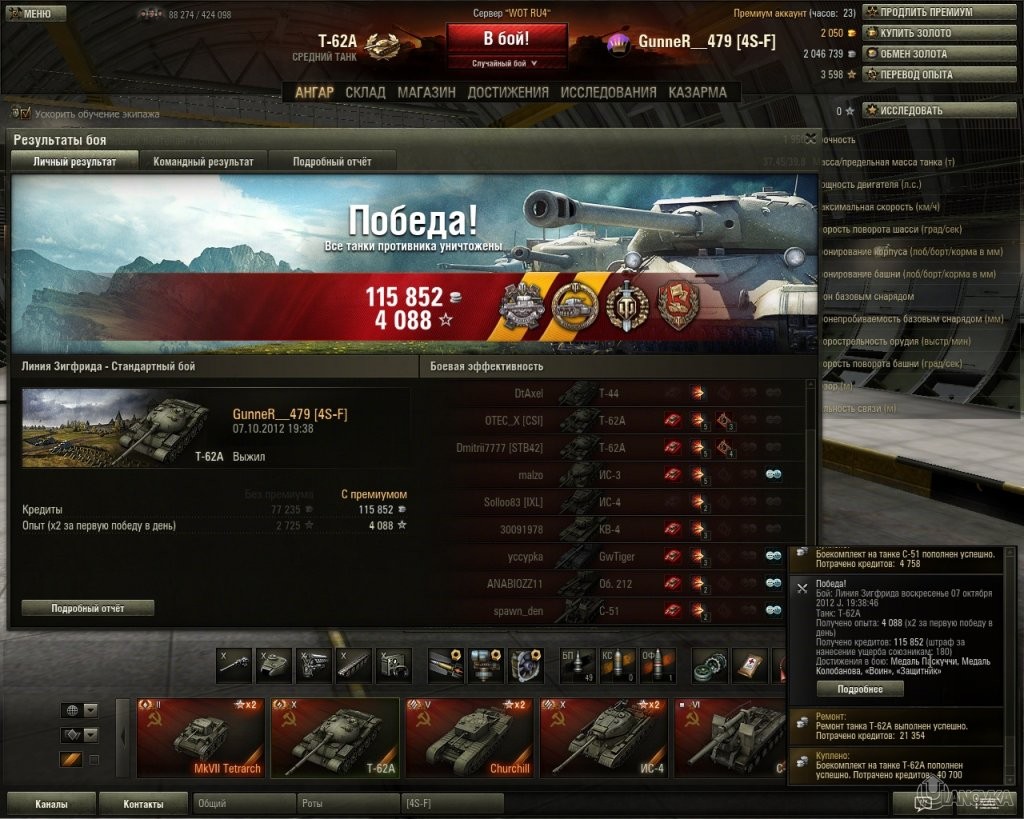Close the Результаты боя window
This screenshot has height=819, width=1024.
click(810, 139)
